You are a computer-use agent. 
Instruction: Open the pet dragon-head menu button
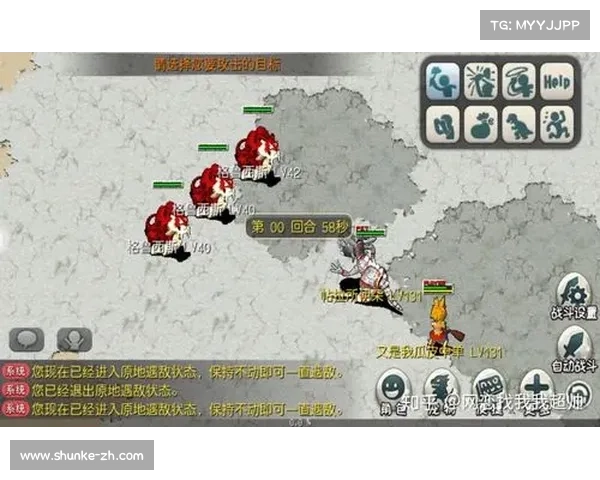tap(441, 387)
